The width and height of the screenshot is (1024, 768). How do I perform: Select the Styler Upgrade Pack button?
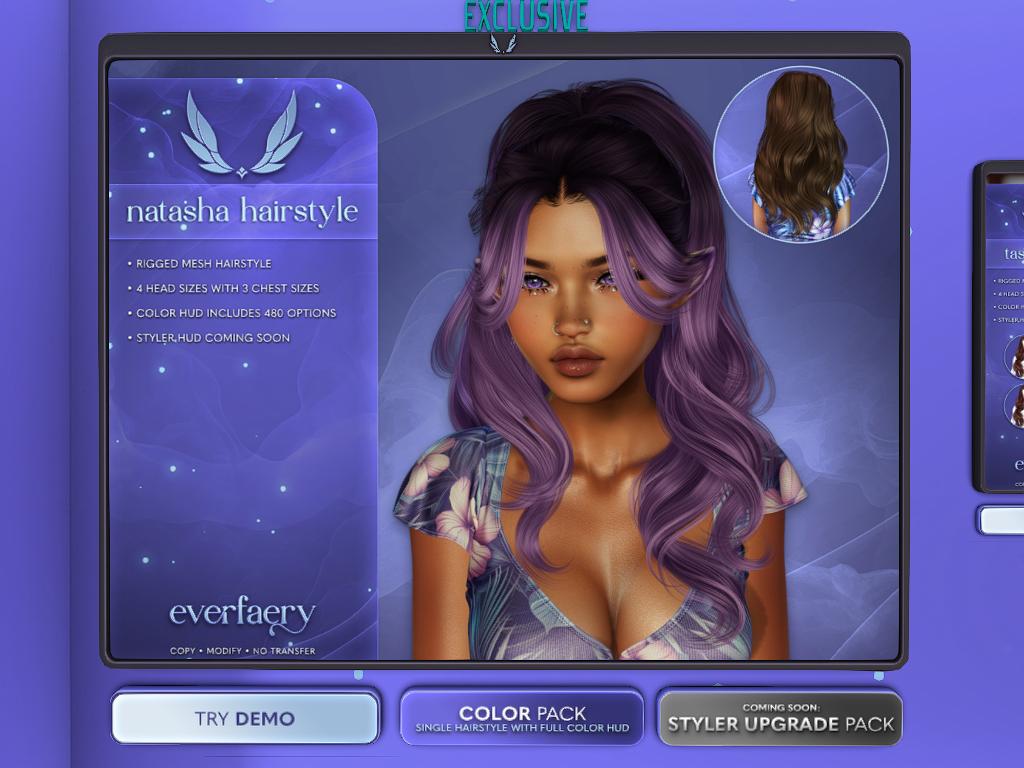(x=780, y=718)
